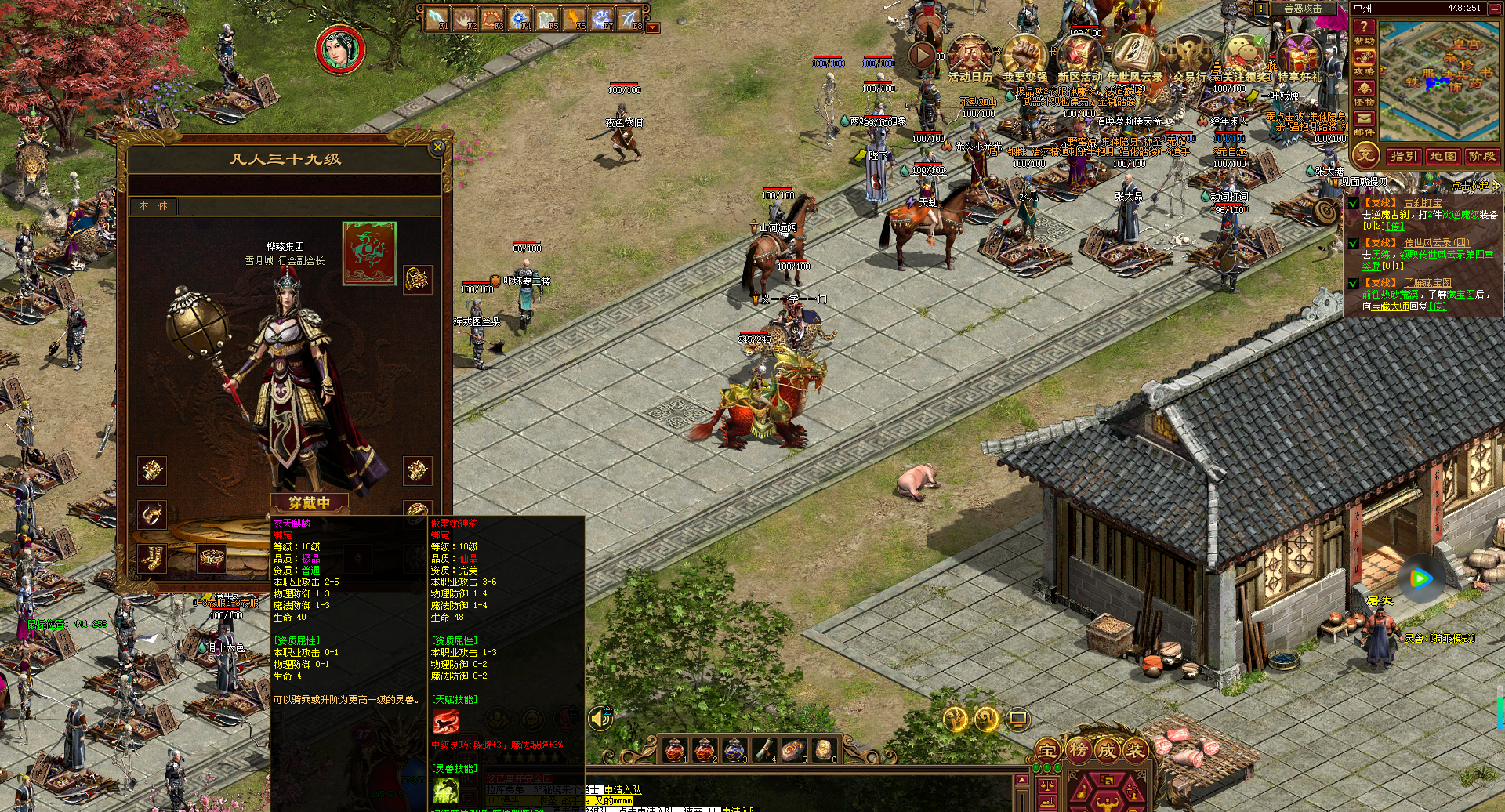Open the 活动日历 event calendar
This screenshot has height=812, width=1505.
970,57
